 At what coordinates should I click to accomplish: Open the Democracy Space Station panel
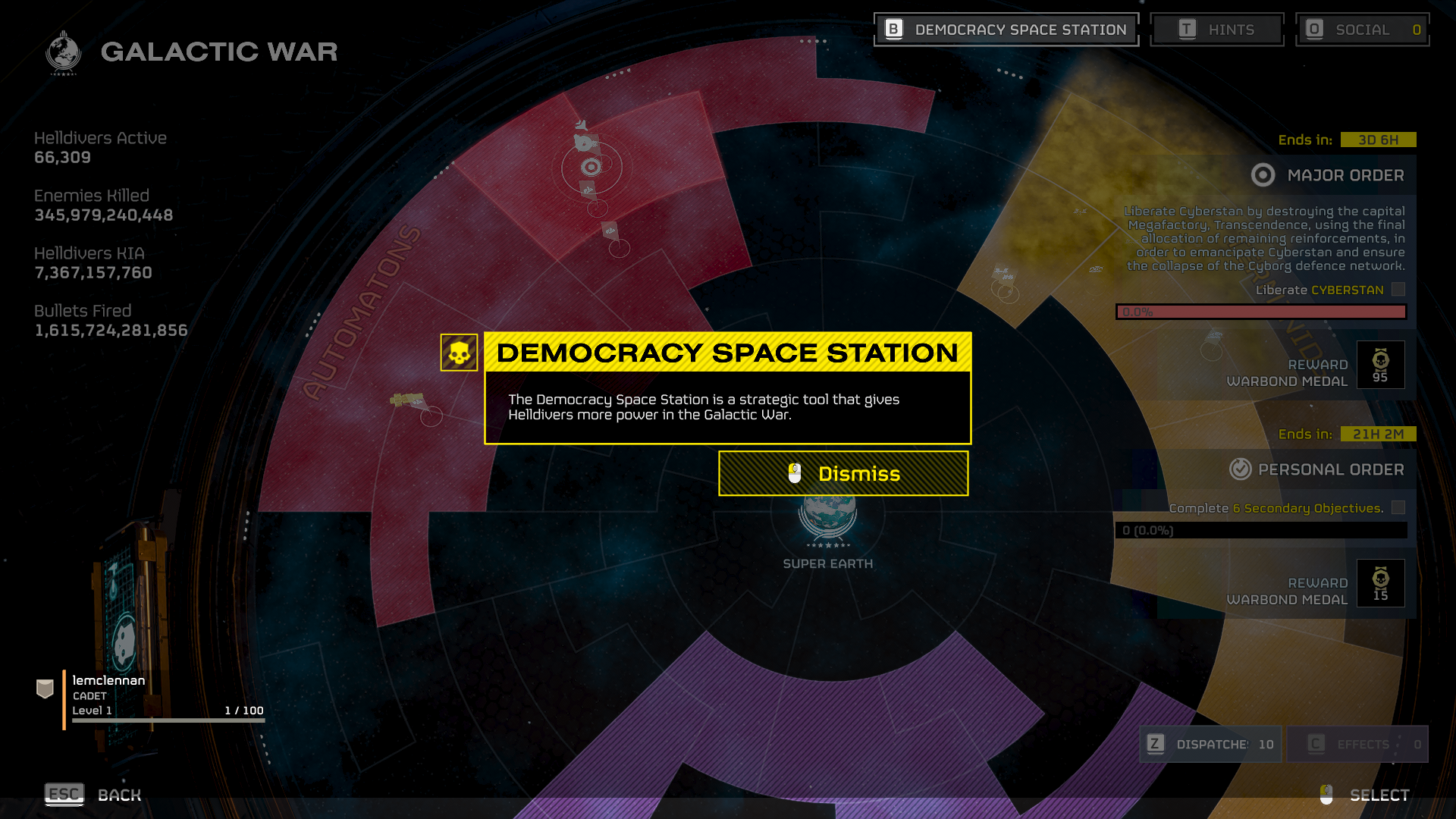point(1006,30)
